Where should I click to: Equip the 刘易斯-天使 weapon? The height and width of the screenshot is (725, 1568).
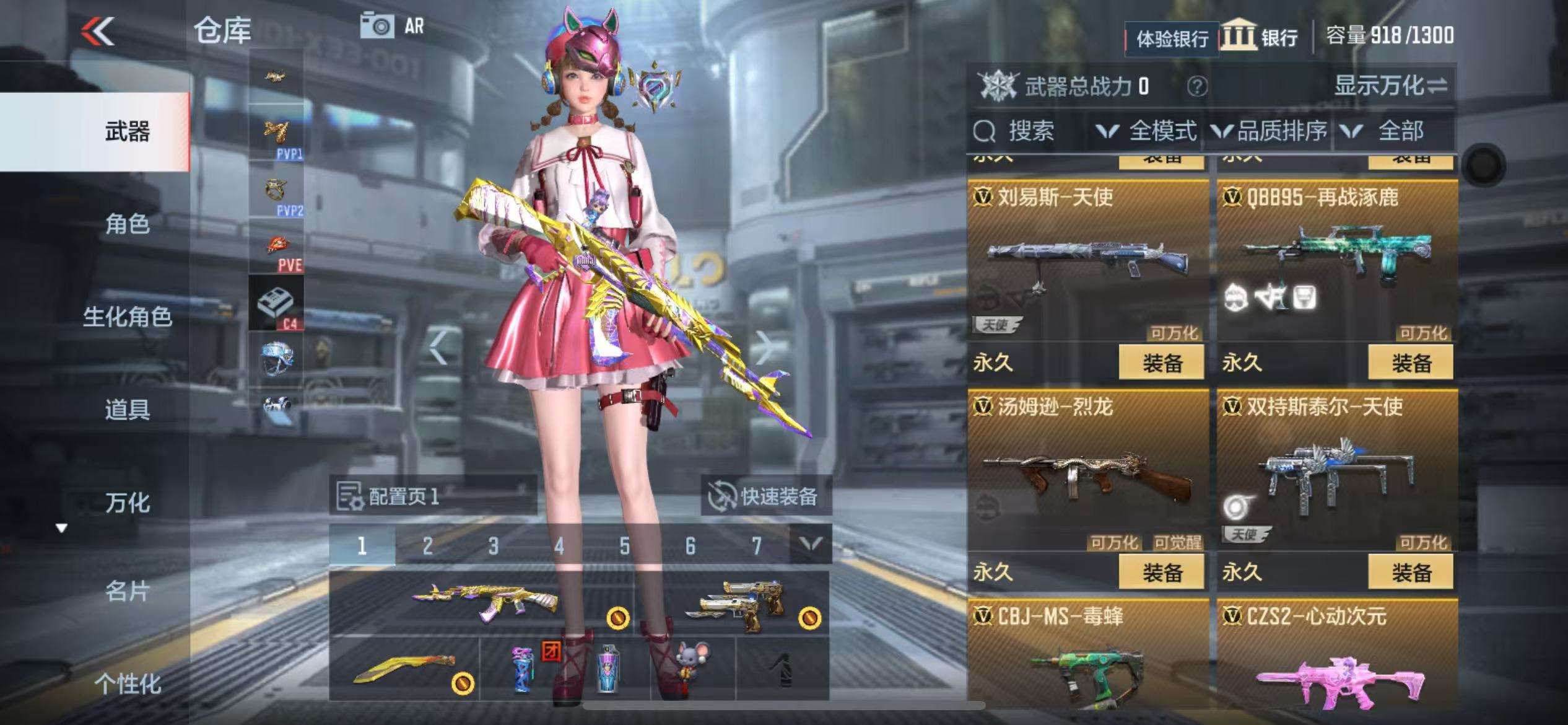(1161, 362)
